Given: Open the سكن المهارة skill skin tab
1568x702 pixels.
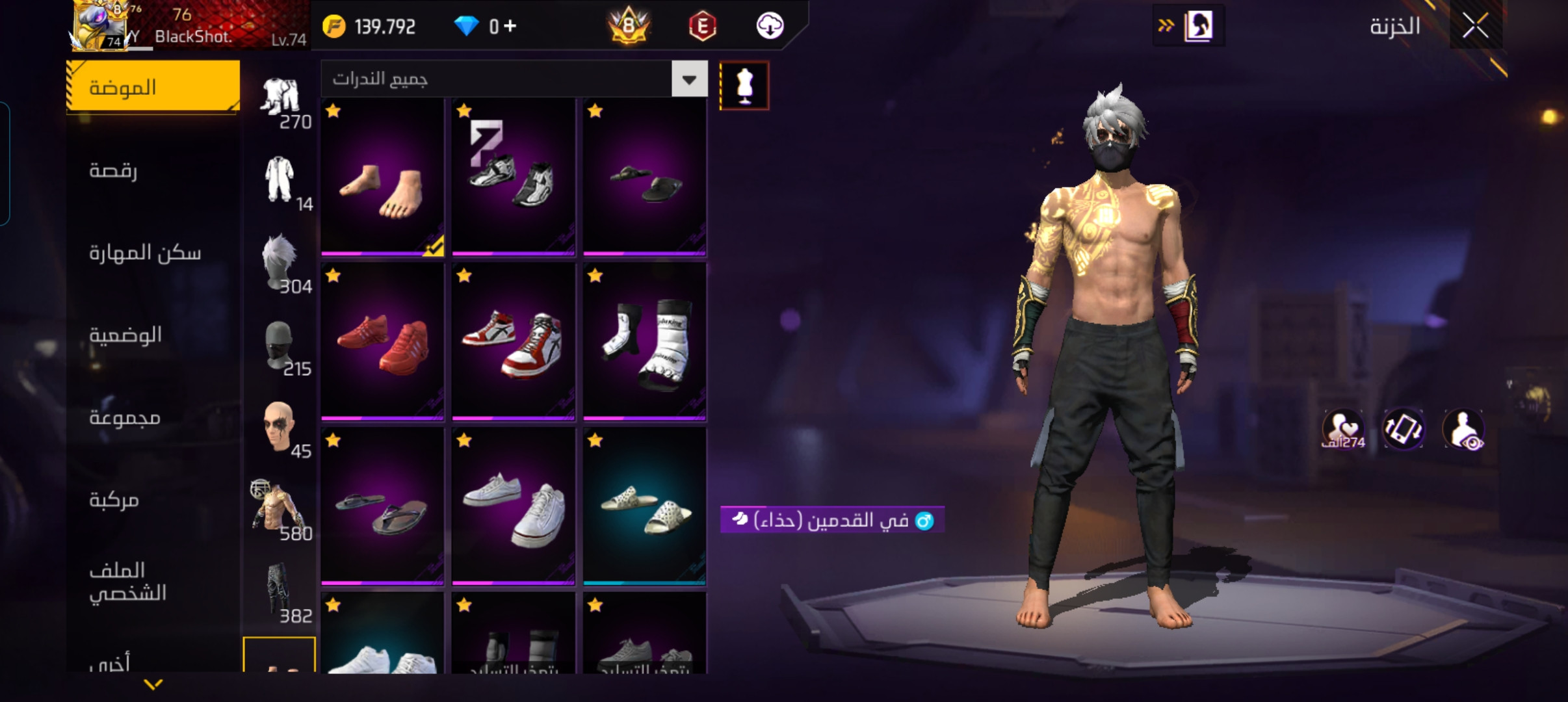Looking at the screenshot, I should click(153, 252).
